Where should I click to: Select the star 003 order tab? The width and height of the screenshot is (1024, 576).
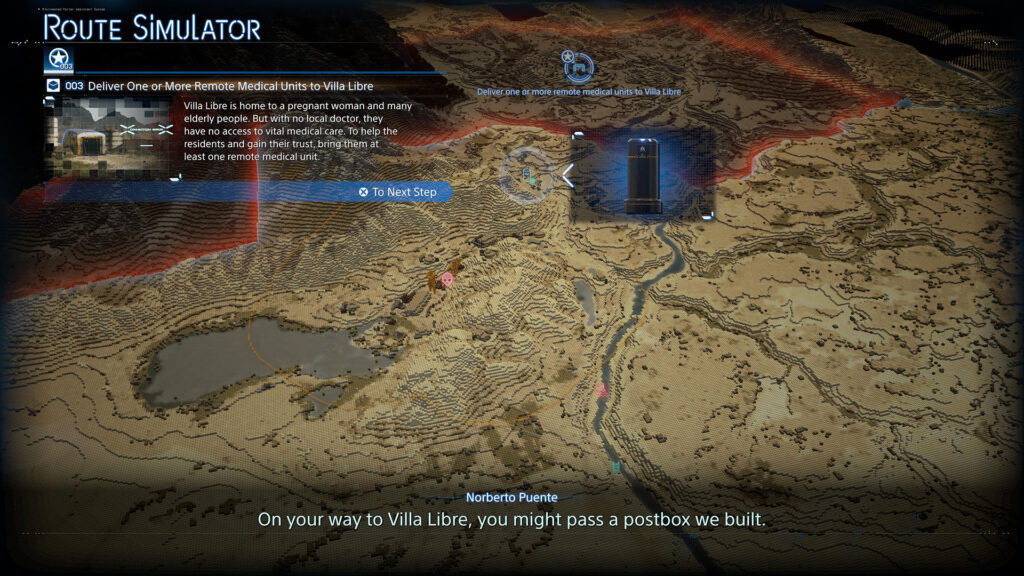59,60
